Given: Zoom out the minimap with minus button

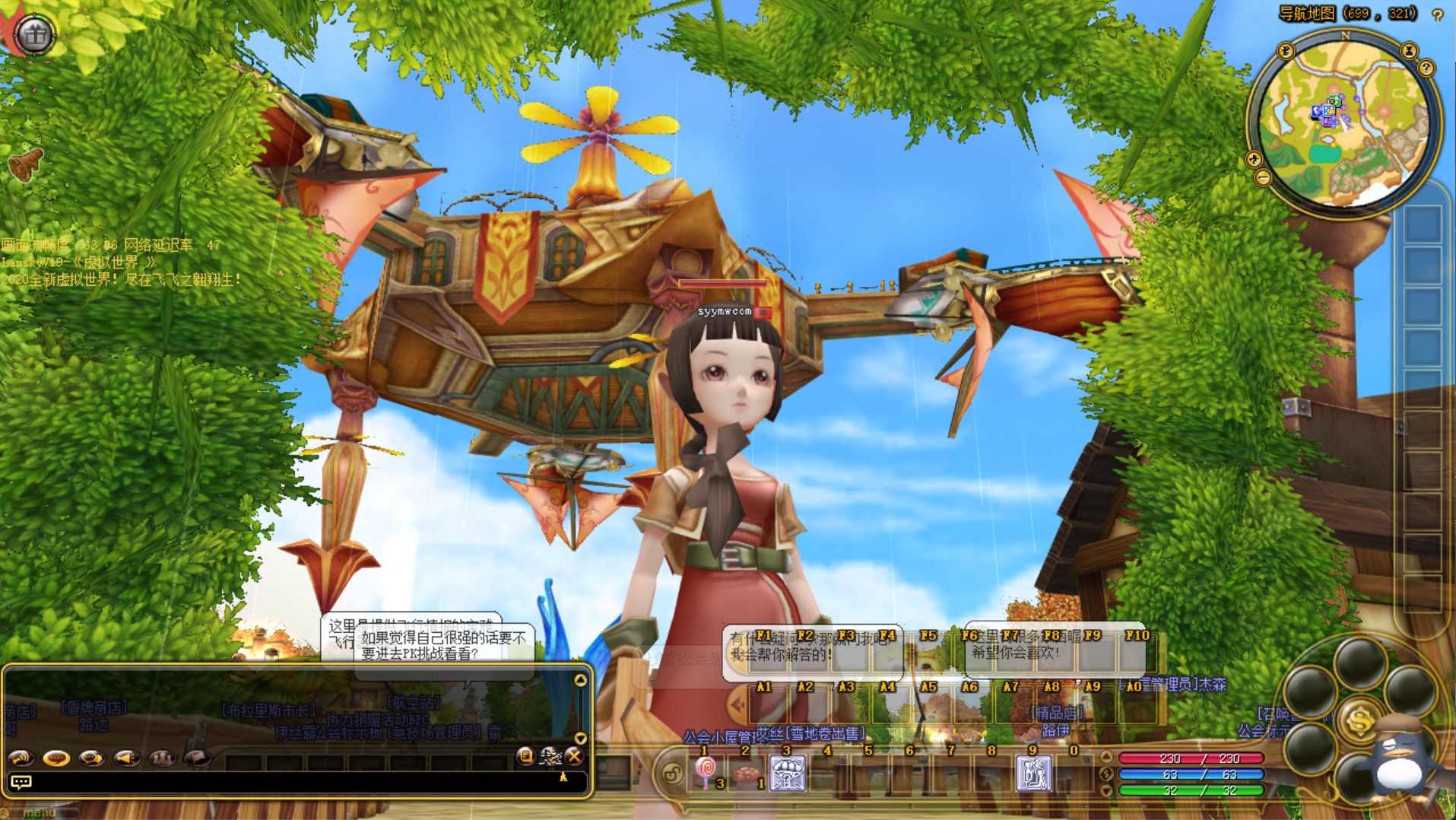Looking at the screenshot, I should pos(1263,178).
